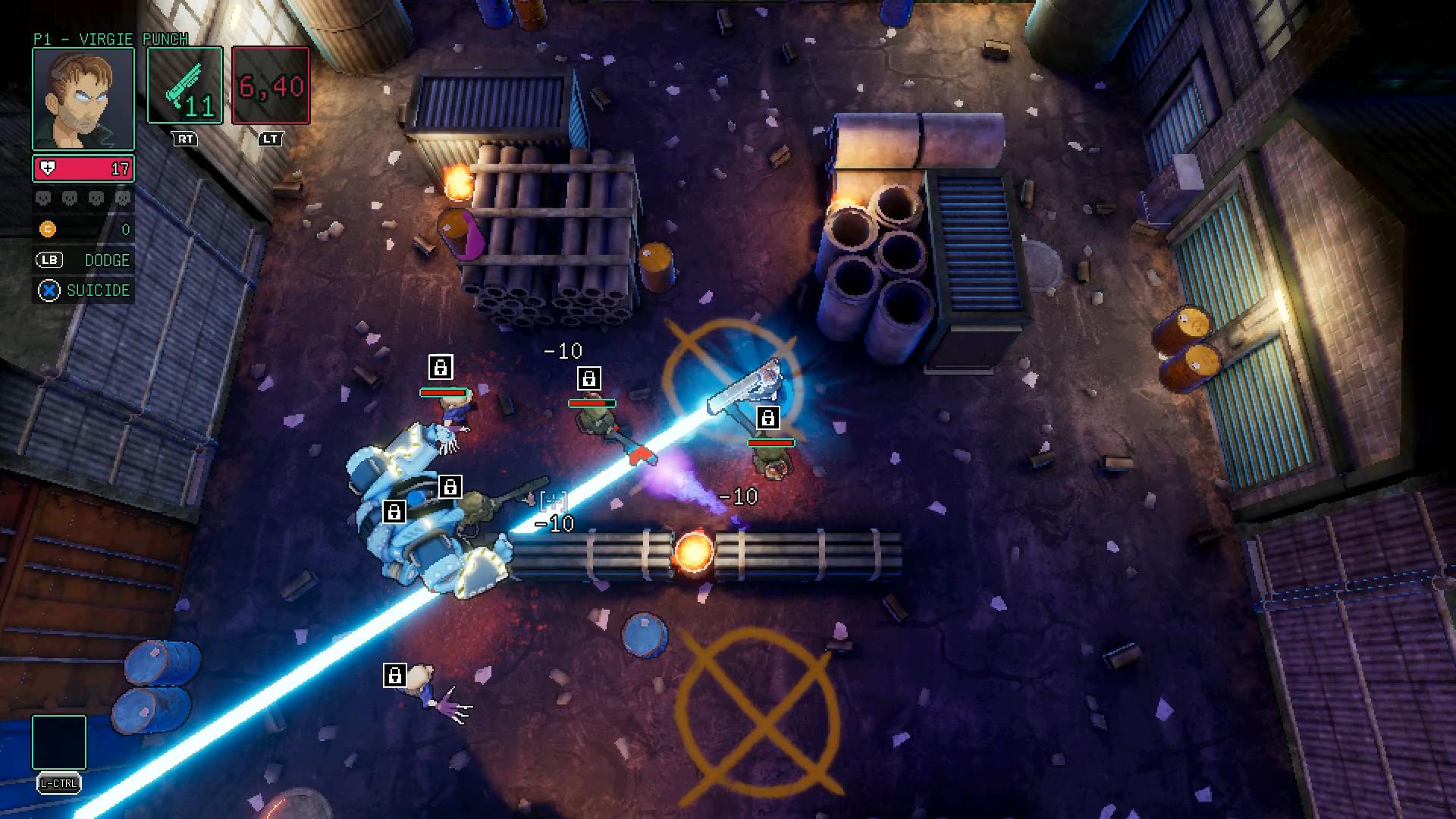Click Virgie Punch's character portrait
Screen dimensions: 1456x819
[83, 99]
